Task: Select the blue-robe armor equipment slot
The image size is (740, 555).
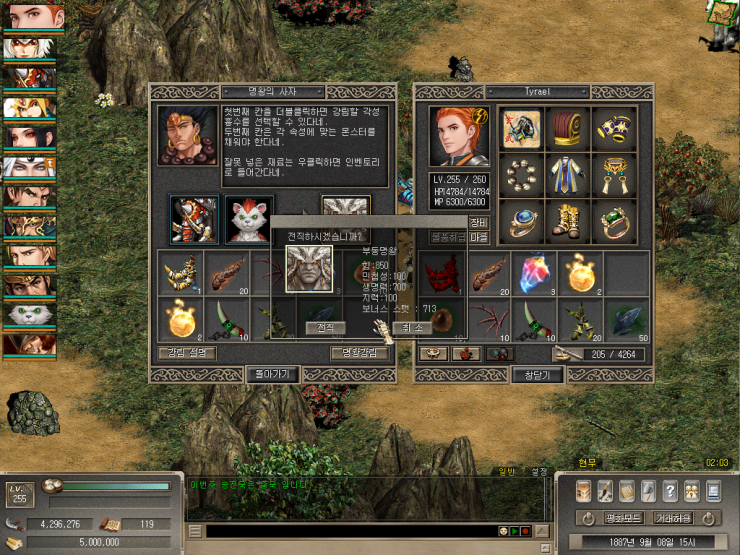Action: (567, 174)
